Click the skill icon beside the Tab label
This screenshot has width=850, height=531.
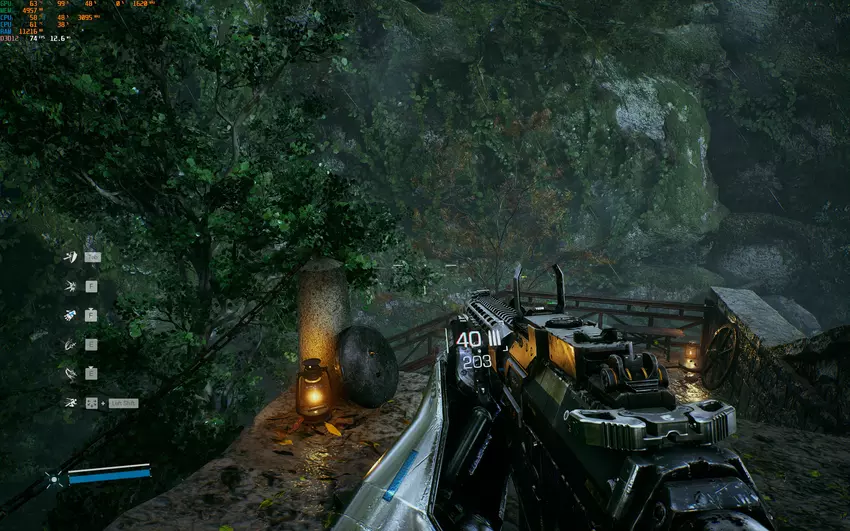click(x=69, y=257)
